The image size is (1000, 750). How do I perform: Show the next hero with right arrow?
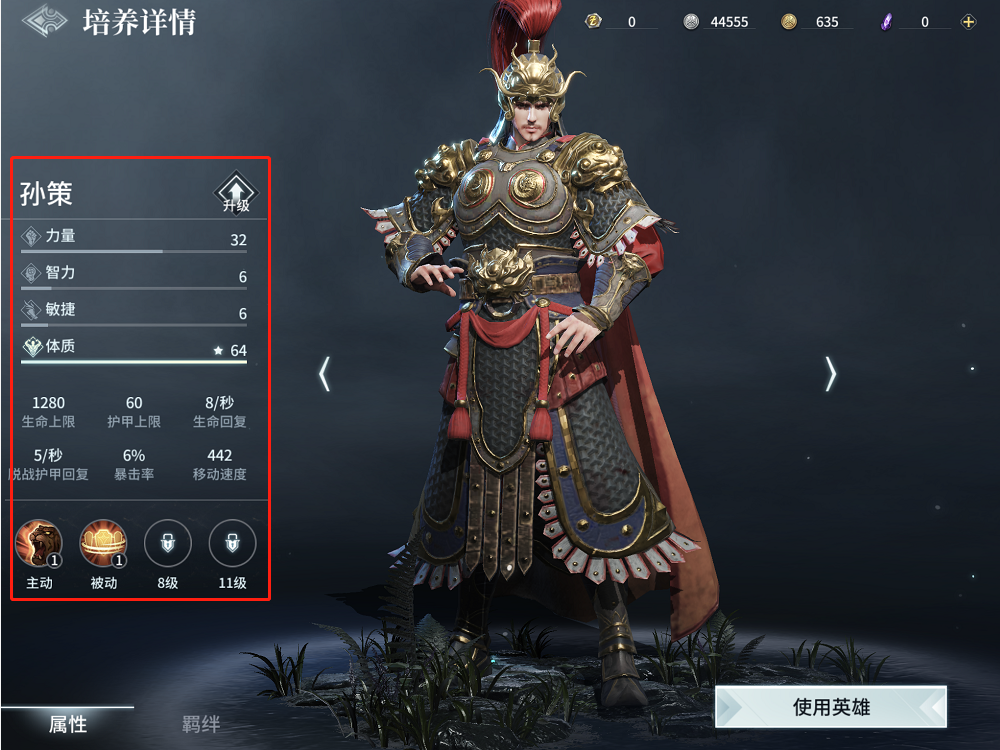[x=830, y=373]
